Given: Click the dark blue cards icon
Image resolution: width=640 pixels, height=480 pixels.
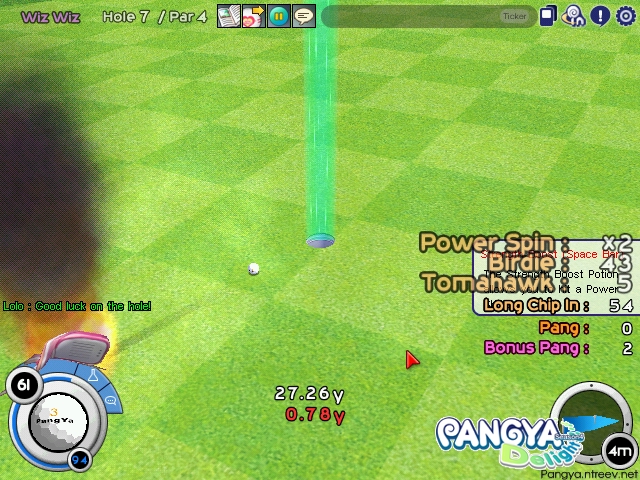Looking at the screenshot, I should point(548,16).
